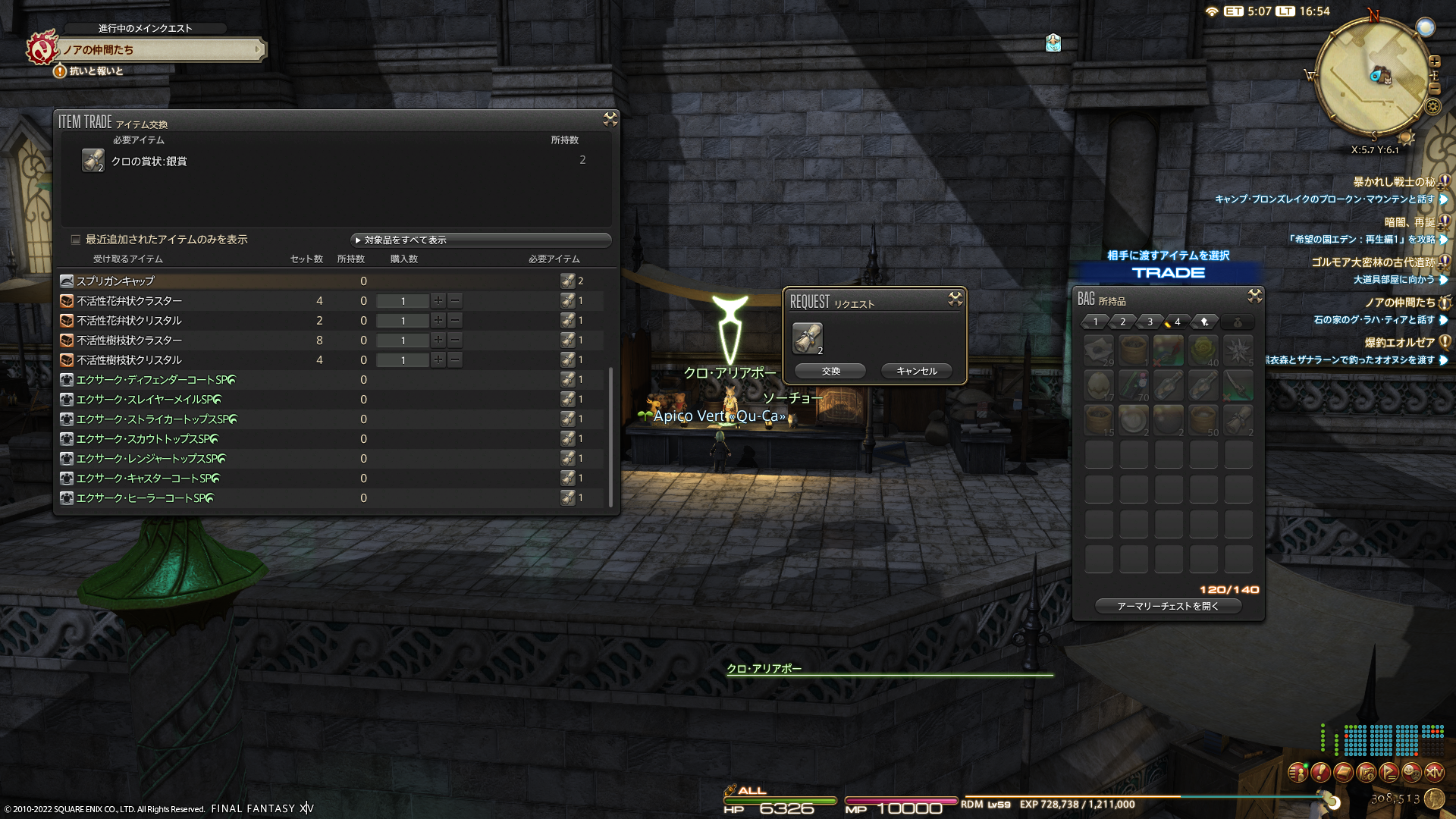The width and height of the screenshot is (1456, 819).
Task: Switch to bag tab 3
Action: coord(1150,322)
